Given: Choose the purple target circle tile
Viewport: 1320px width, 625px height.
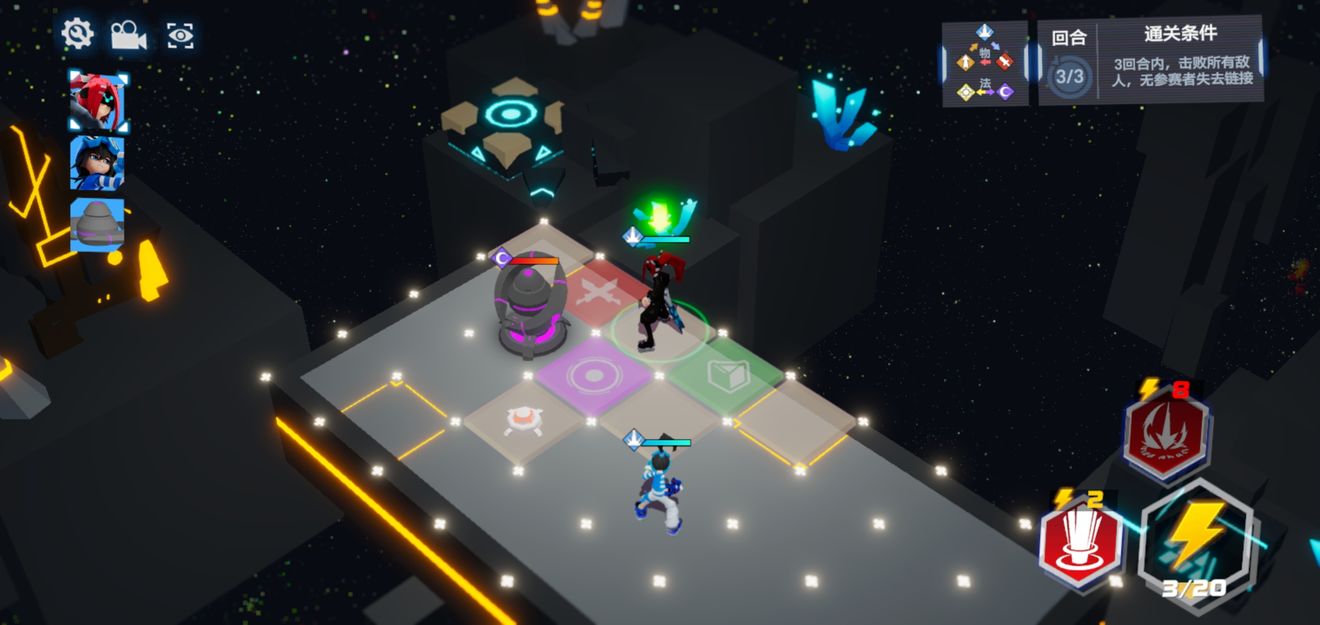Looking at the screenshot, I should 594,375.
